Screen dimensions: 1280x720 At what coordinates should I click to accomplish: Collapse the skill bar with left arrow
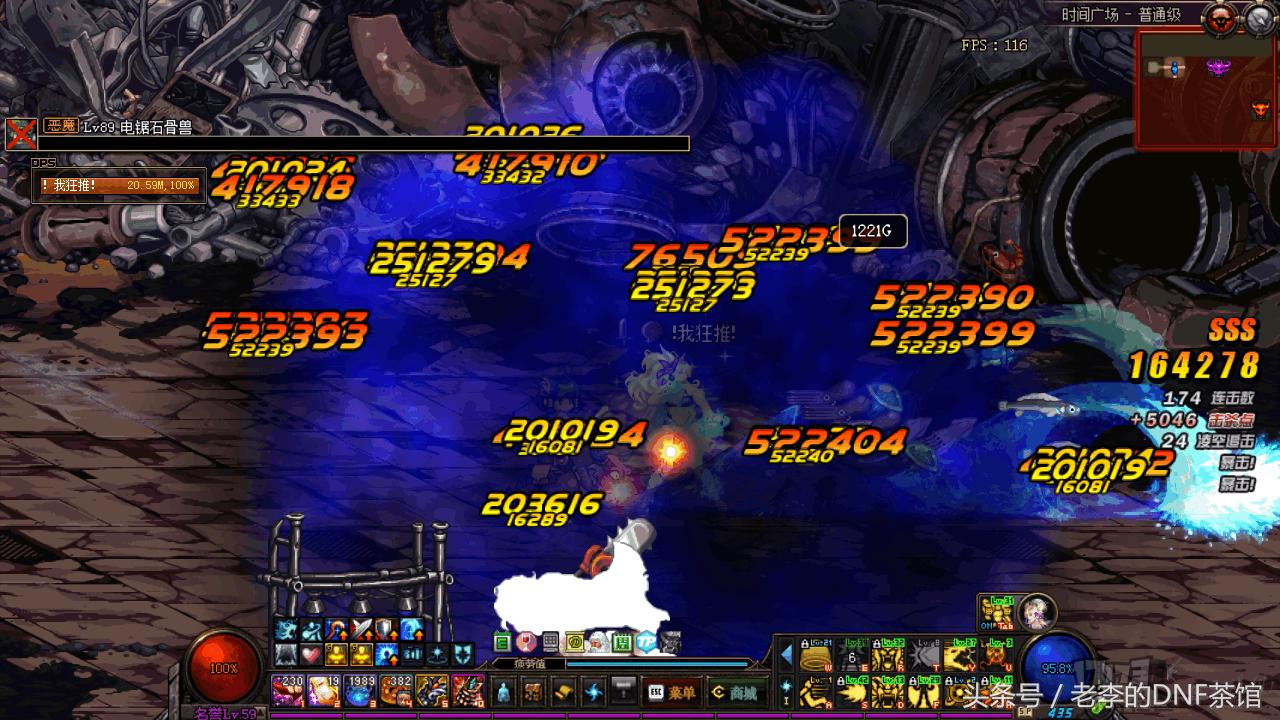click(786, 656)
